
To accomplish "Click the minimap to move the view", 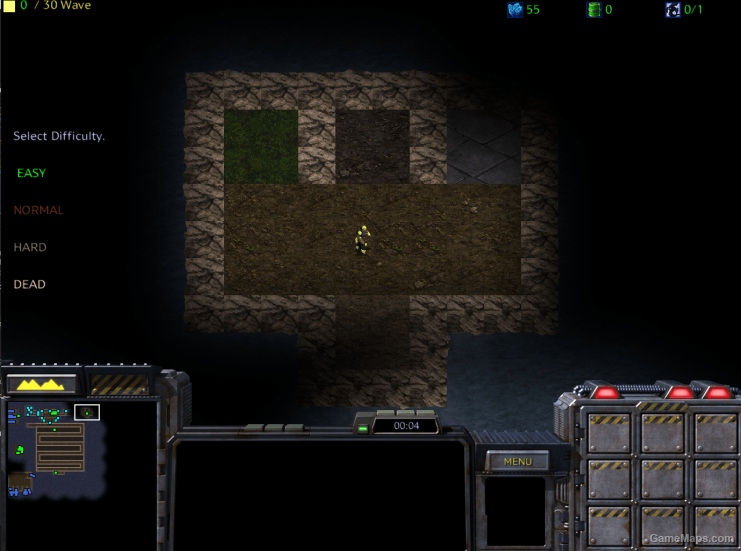I will [x=55, y=450].
